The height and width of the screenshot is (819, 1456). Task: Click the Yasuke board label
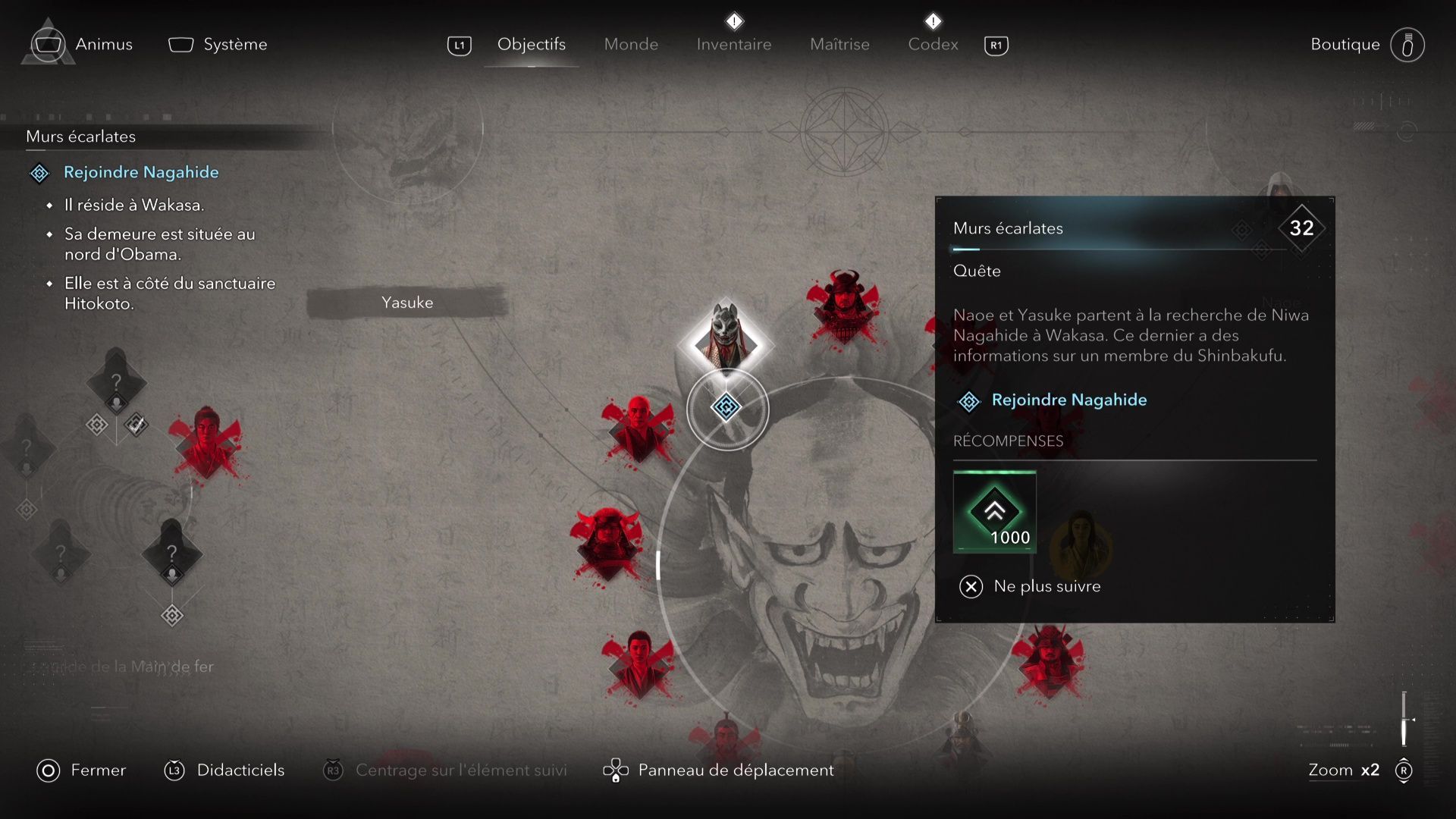(x=407, y=303)
